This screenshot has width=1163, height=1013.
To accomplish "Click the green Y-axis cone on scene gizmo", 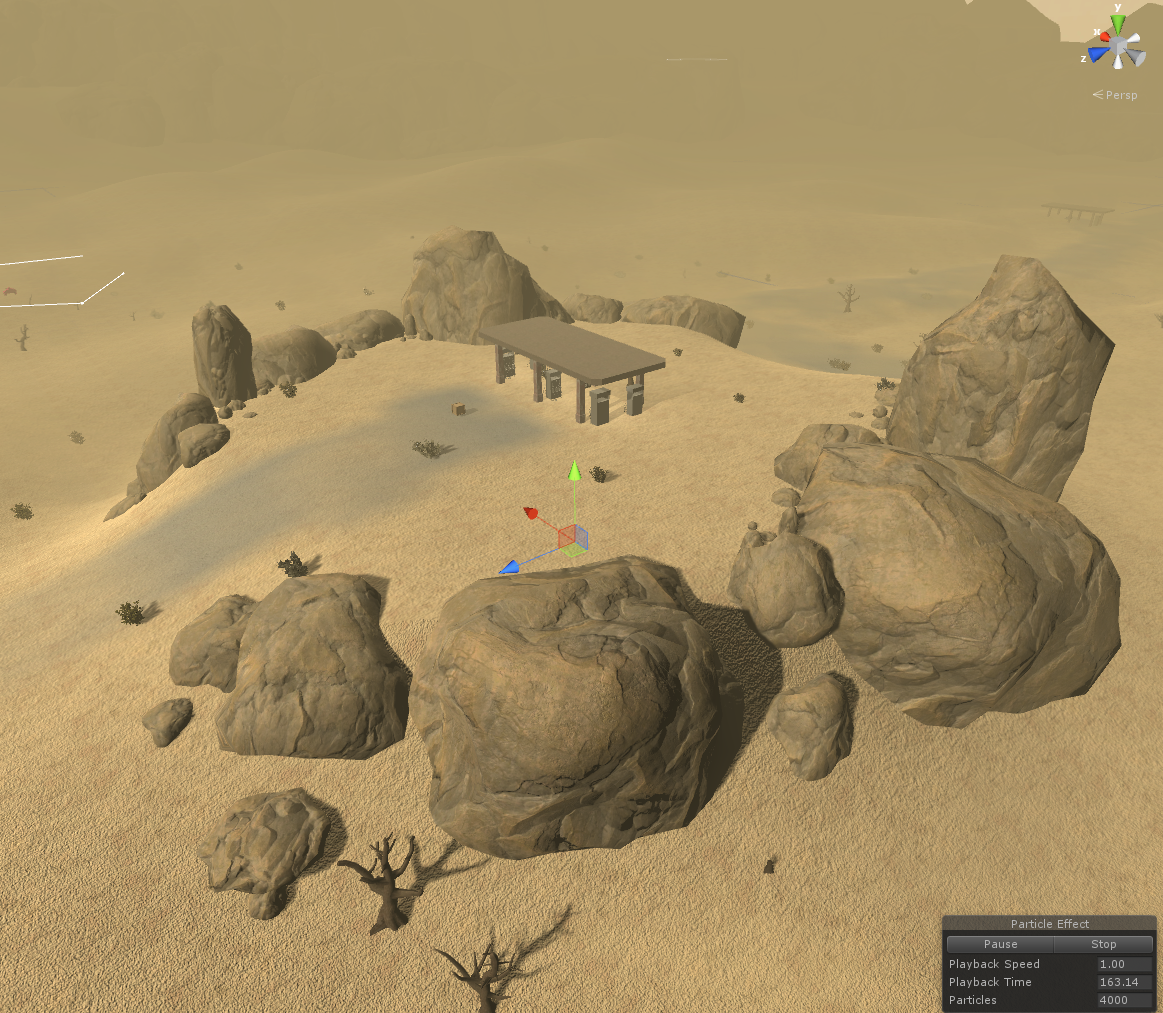I will point(1118,24).
